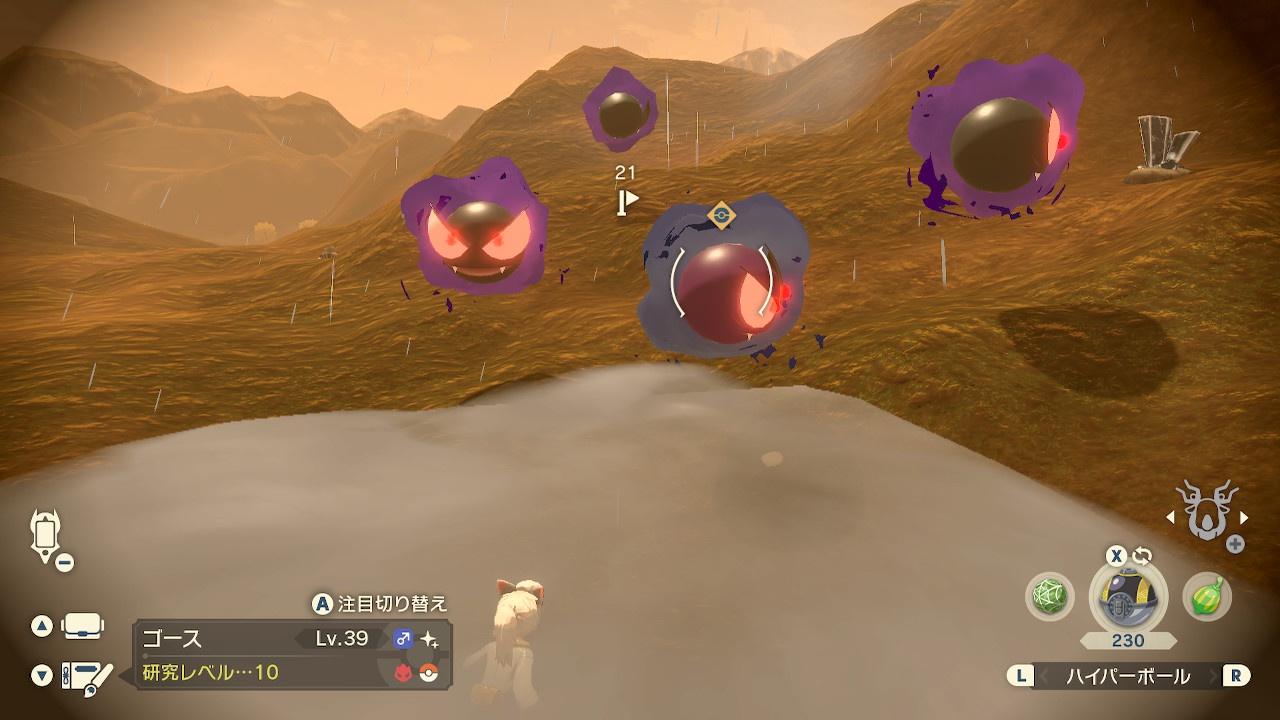Screen dimensions: 1280x720
Task: Open the Pokédex notebook icon
Action: [86, 675]
